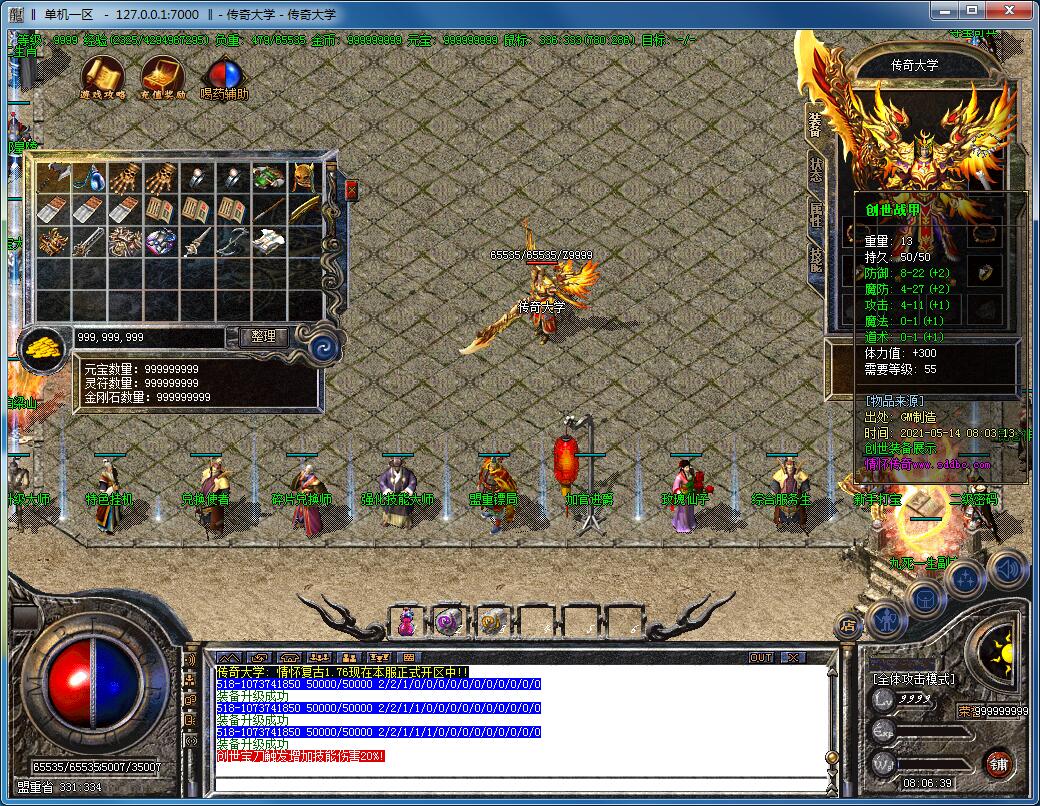Click the OUT button above chat

761,657
